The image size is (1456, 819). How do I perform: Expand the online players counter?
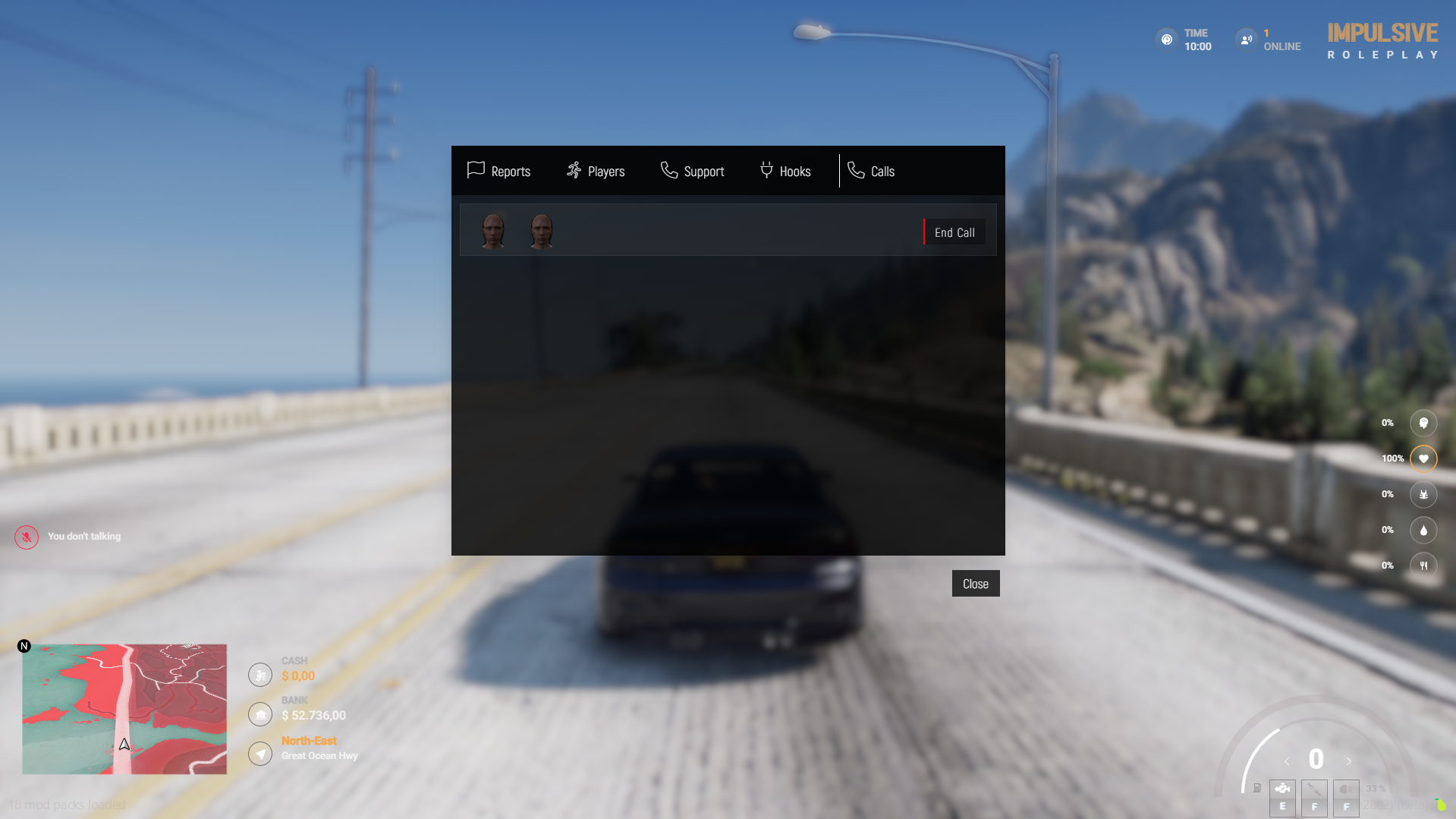point(1246,39)
